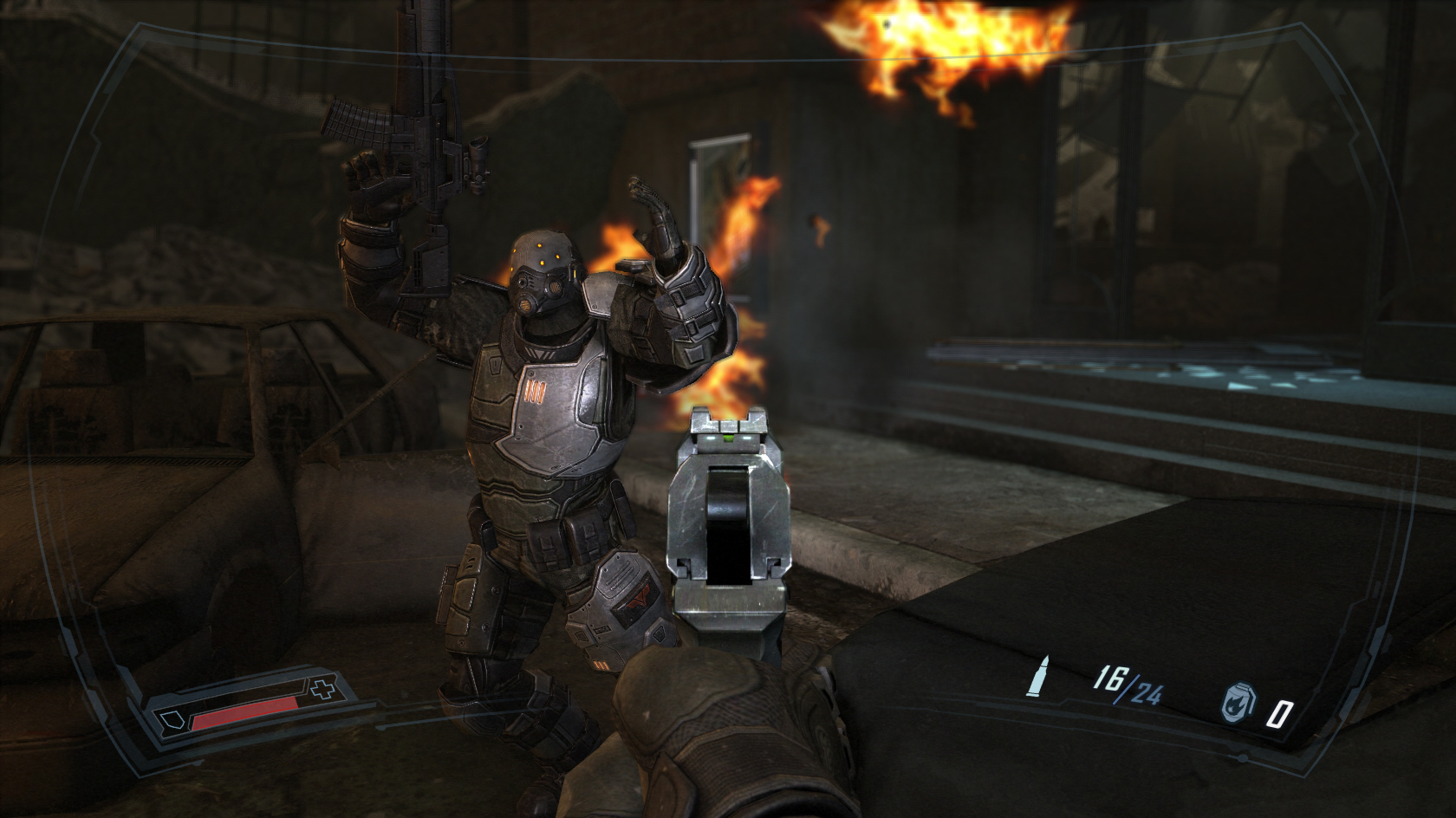Click the bullet ammo type icon
This screenshot has height=818, width=1456.
[x=1035, y=674]
